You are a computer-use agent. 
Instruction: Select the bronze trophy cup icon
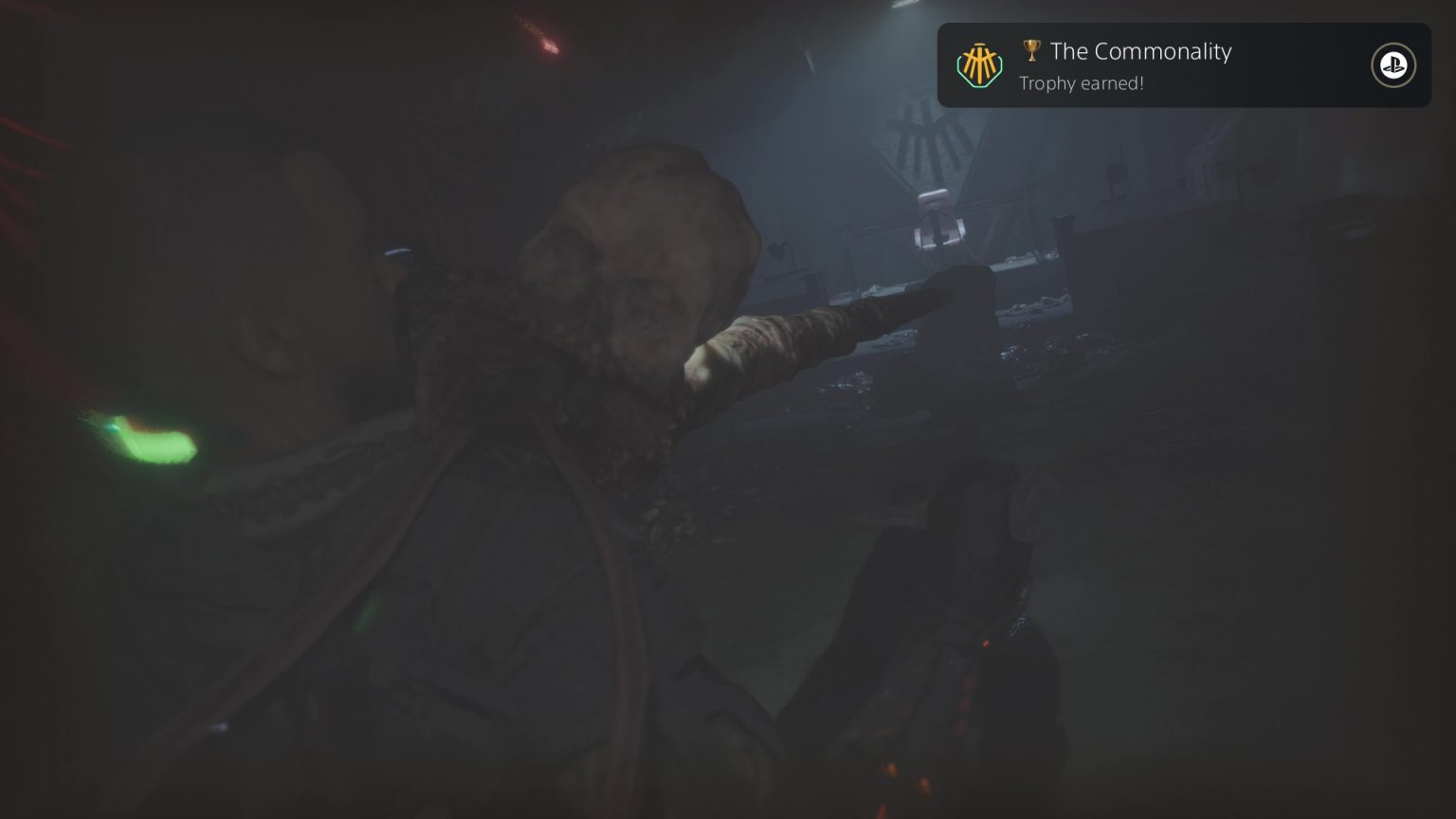[1032, 52]
